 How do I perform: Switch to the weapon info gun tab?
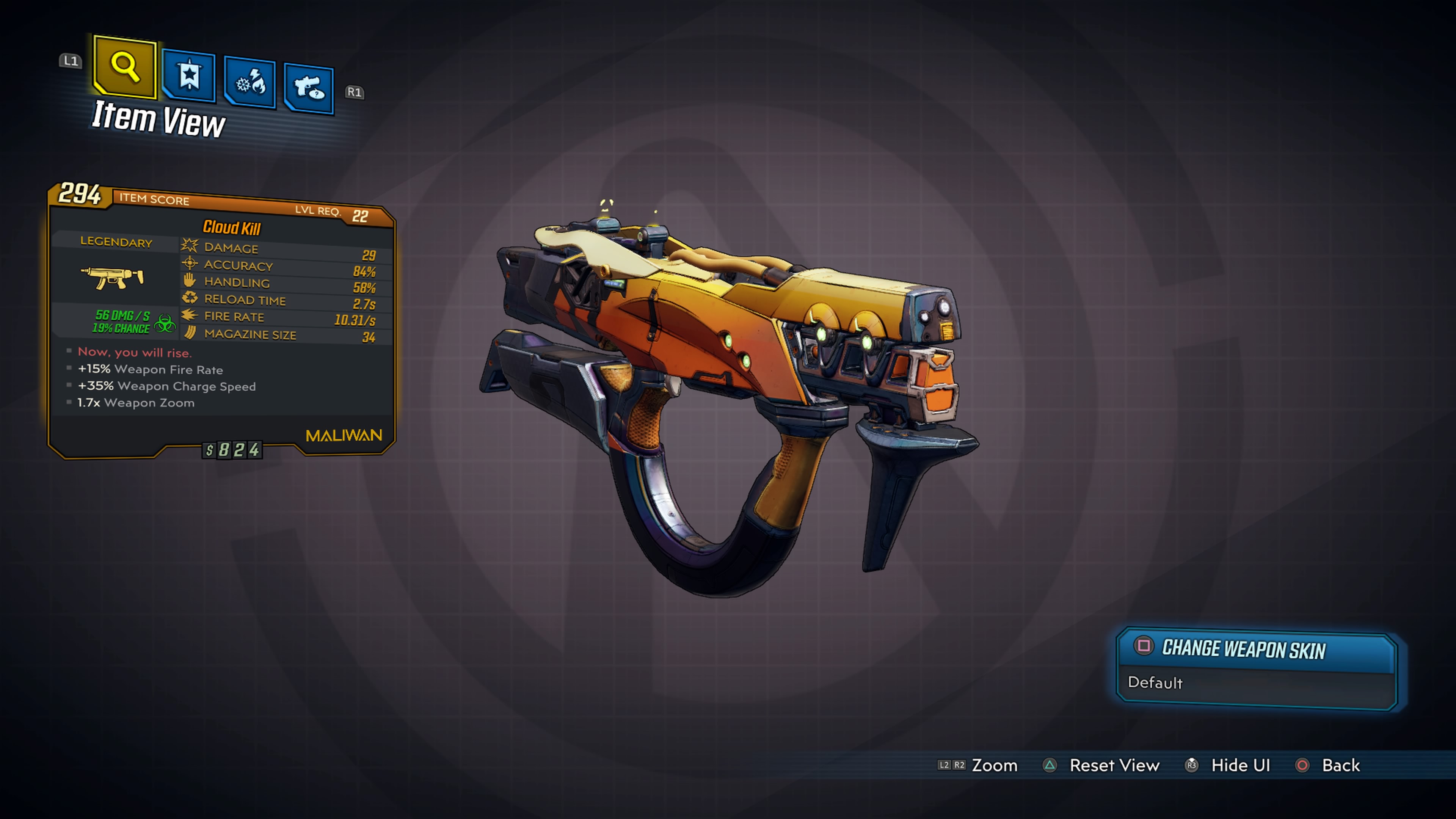coord(309,88)
